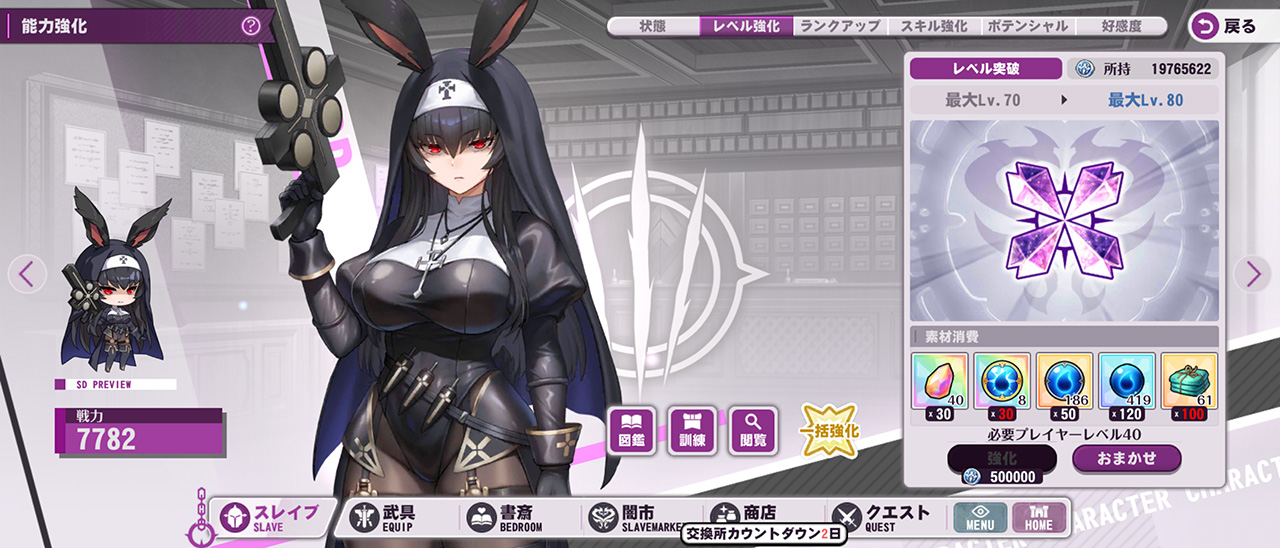This screenshot has width=1280, height=548.
Task: Go to the HOME screen
Action: pos(1039,517)
